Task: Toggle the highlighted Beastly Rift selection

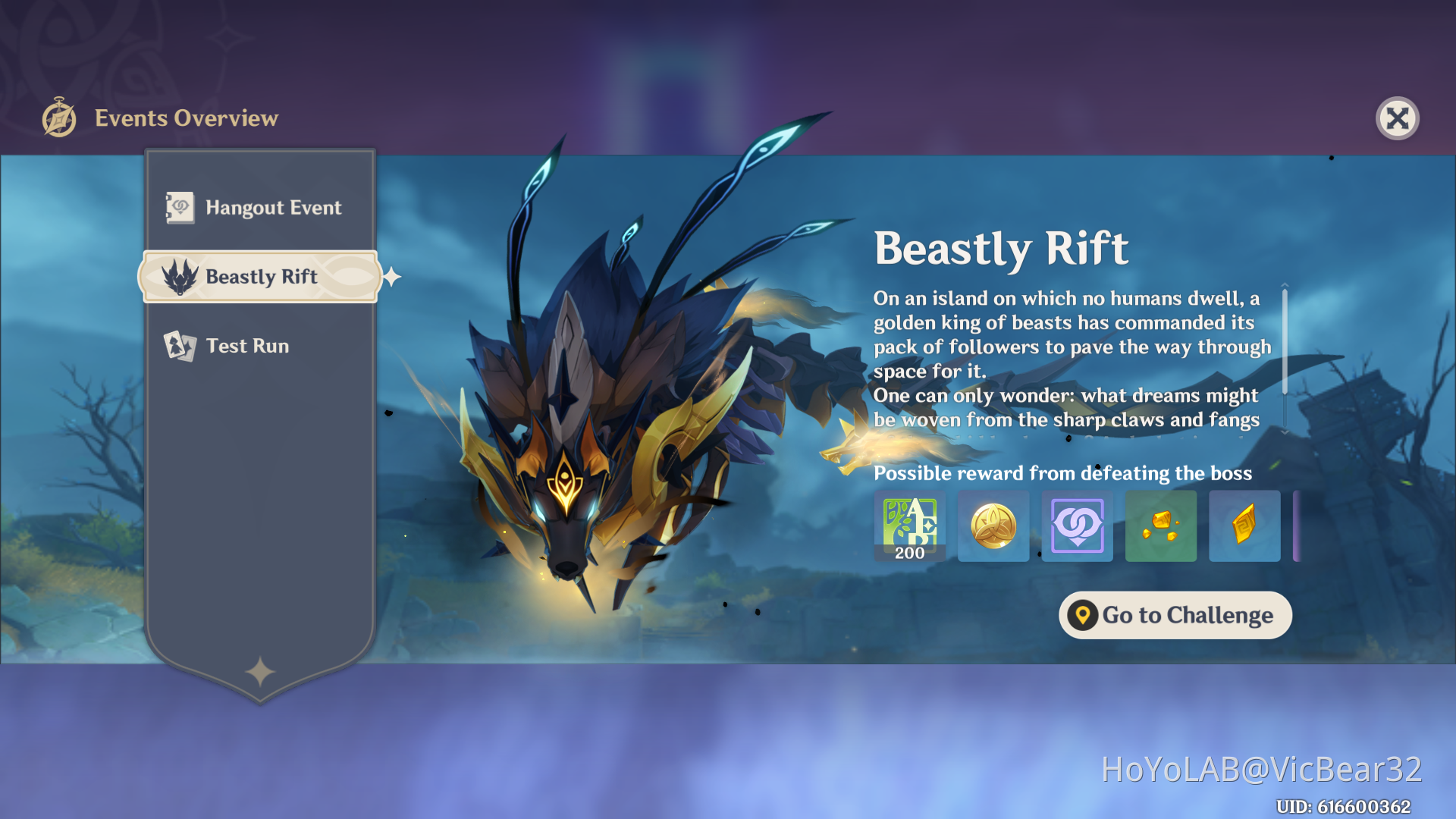Action: [261, 277]
